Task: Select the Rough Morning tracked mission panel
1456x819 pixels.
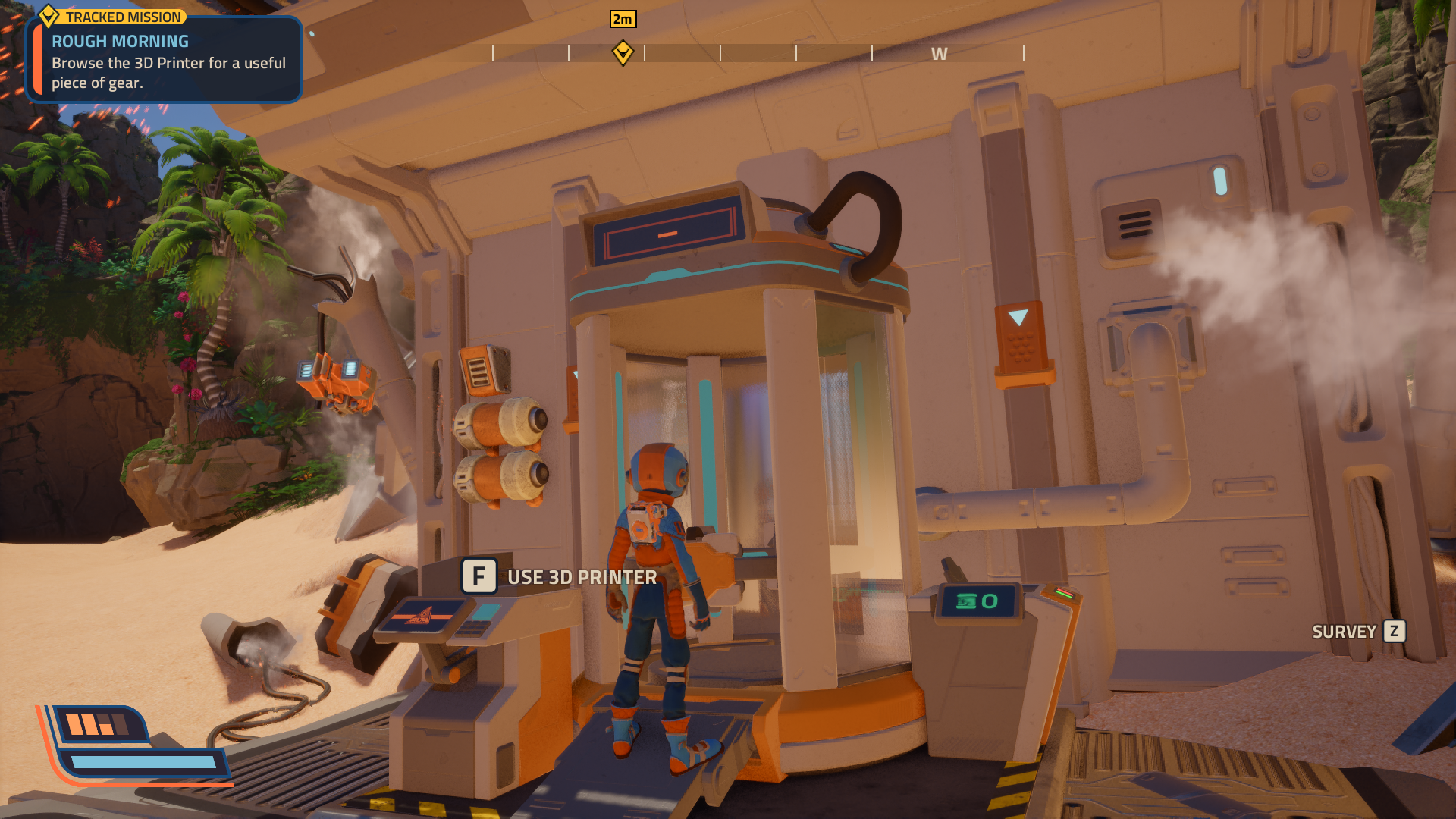Action: (165, 61)
